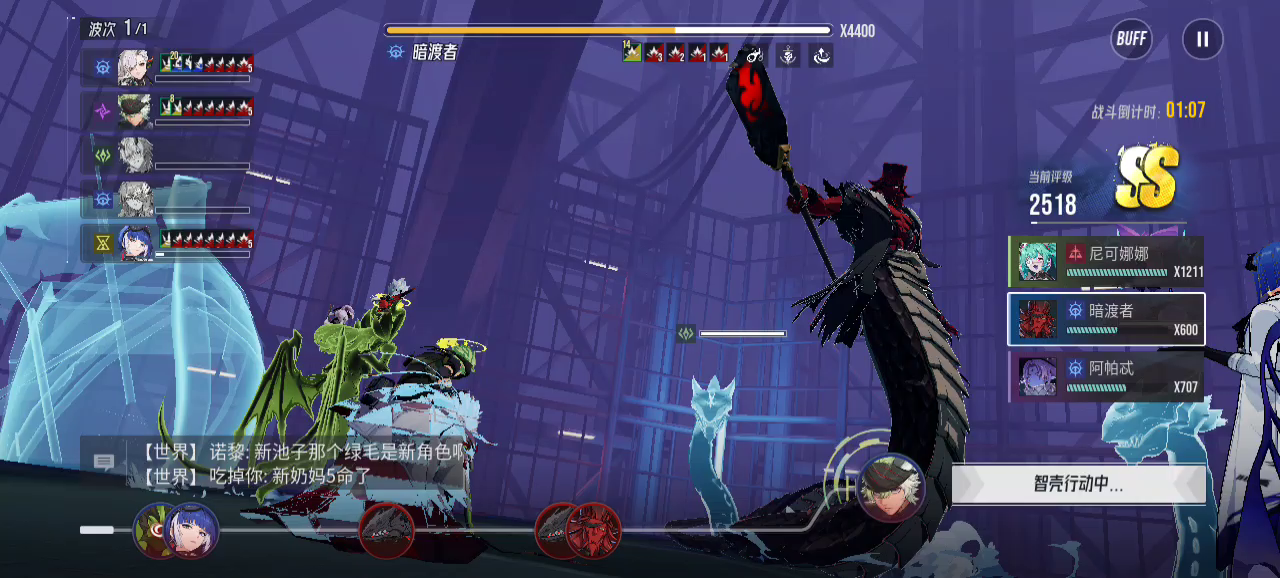Open the world chat box

(104, 462)
